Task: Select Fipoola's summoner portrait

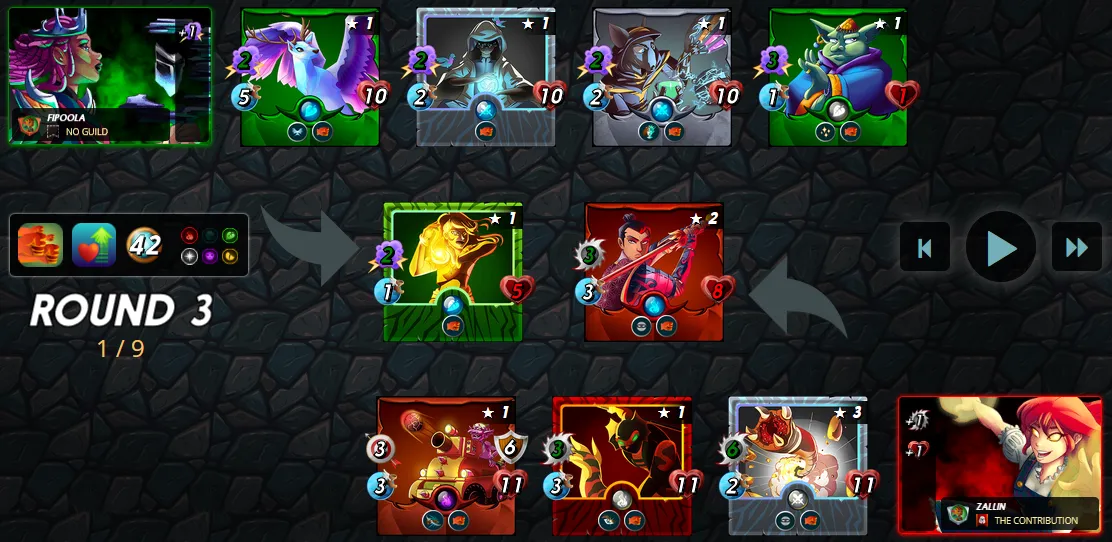Action: 110,75
